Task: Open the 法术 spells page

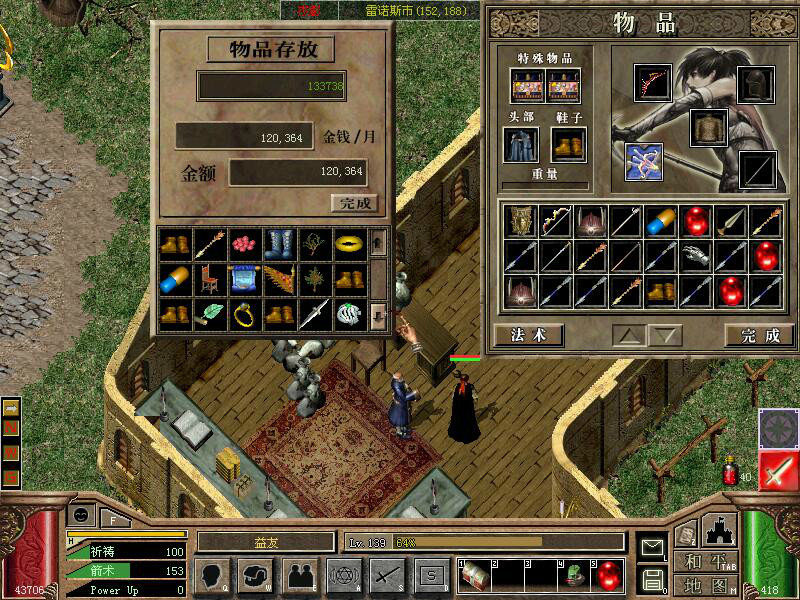Action: [x=528, y=335]
